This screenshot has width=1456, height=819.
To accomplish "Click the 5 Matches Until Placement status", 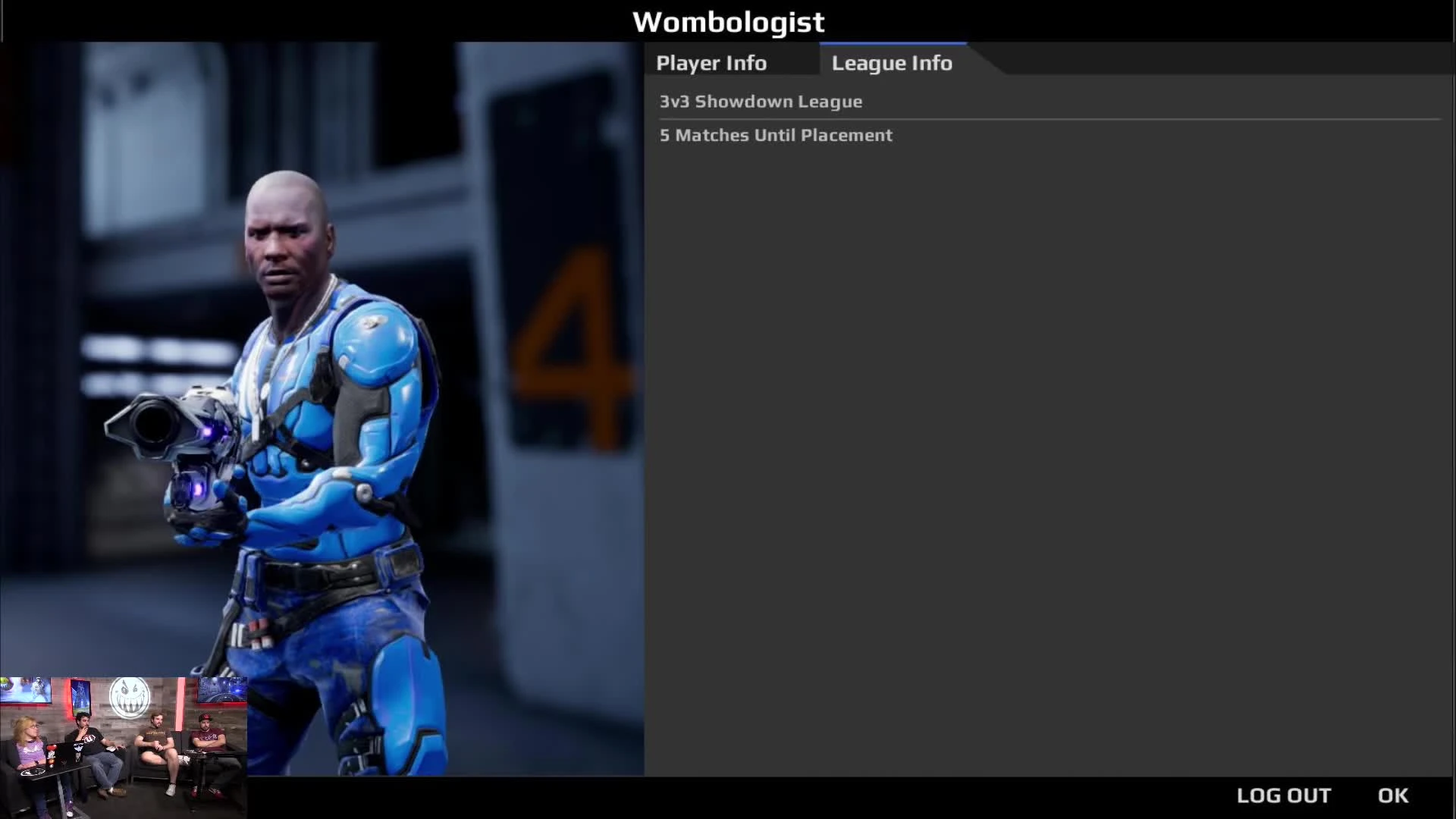I will (776, 135).
